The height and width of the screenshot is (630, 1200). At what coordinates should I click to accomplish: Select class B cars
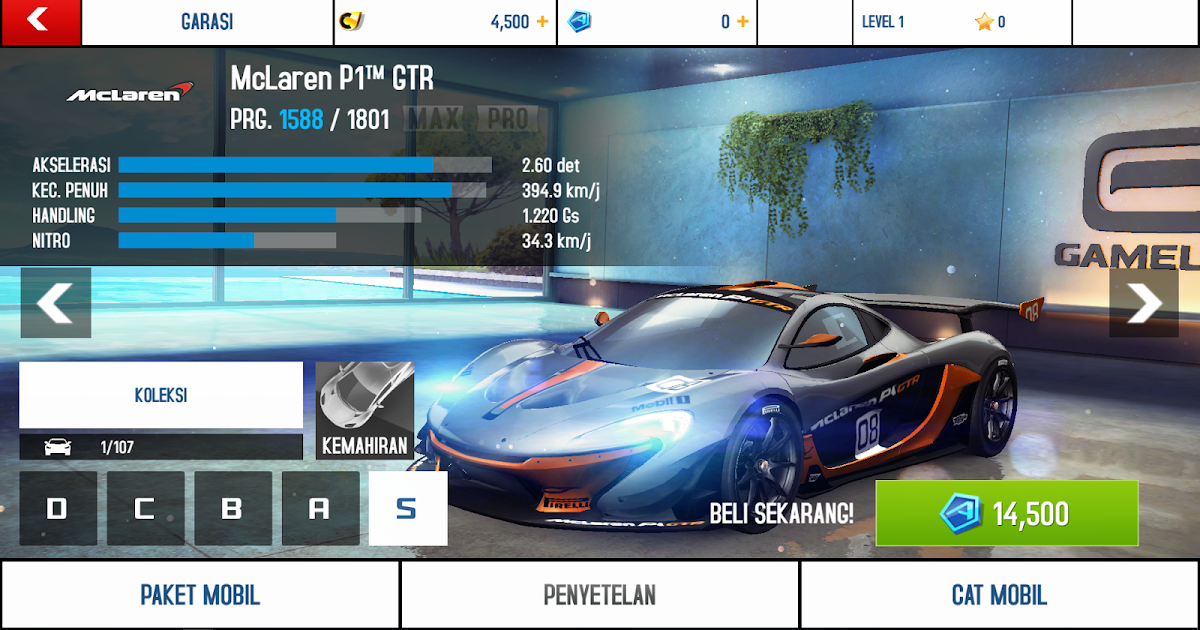(232, 509)
